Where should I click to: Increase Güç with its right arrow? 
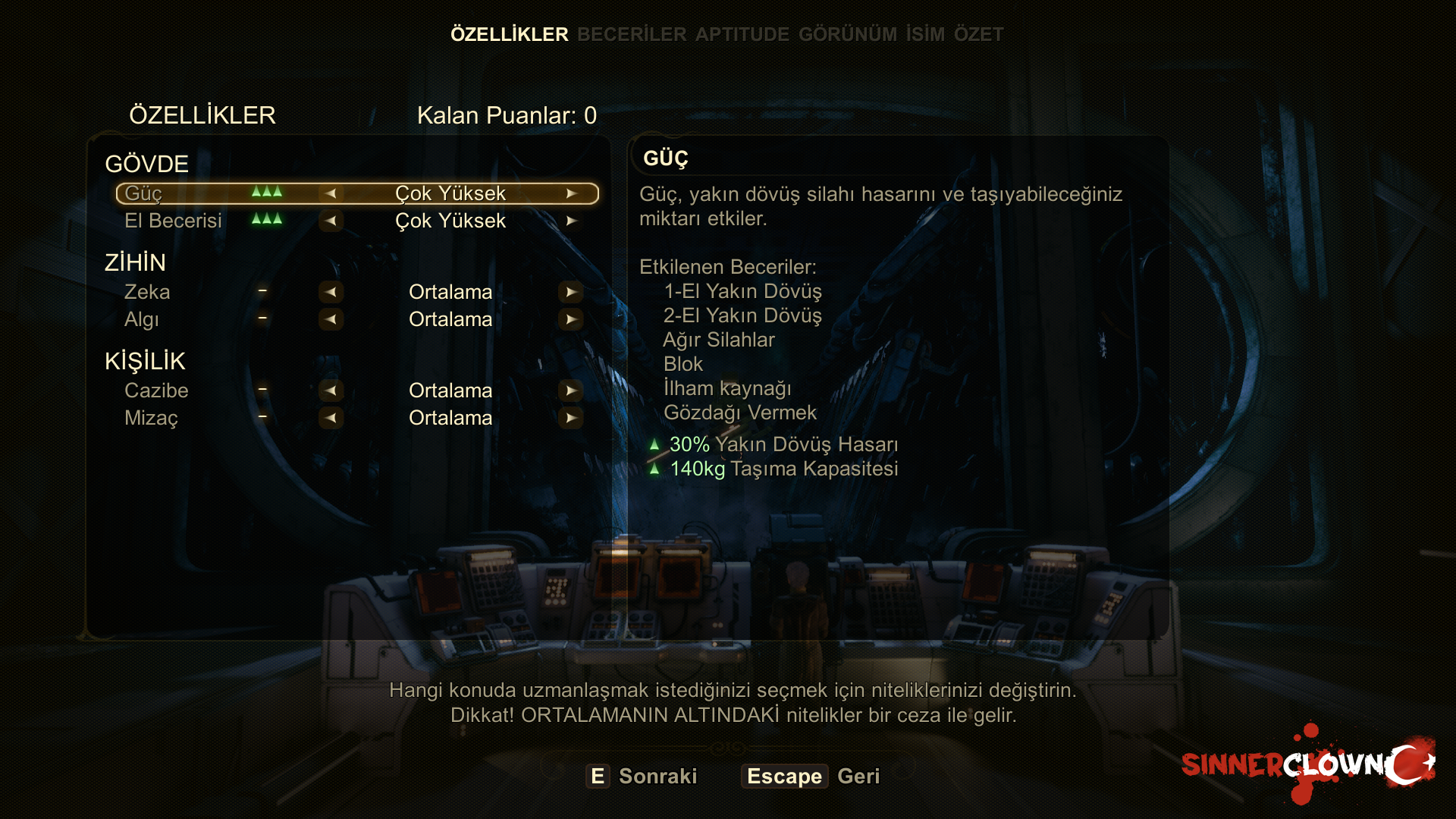(571, 193)
